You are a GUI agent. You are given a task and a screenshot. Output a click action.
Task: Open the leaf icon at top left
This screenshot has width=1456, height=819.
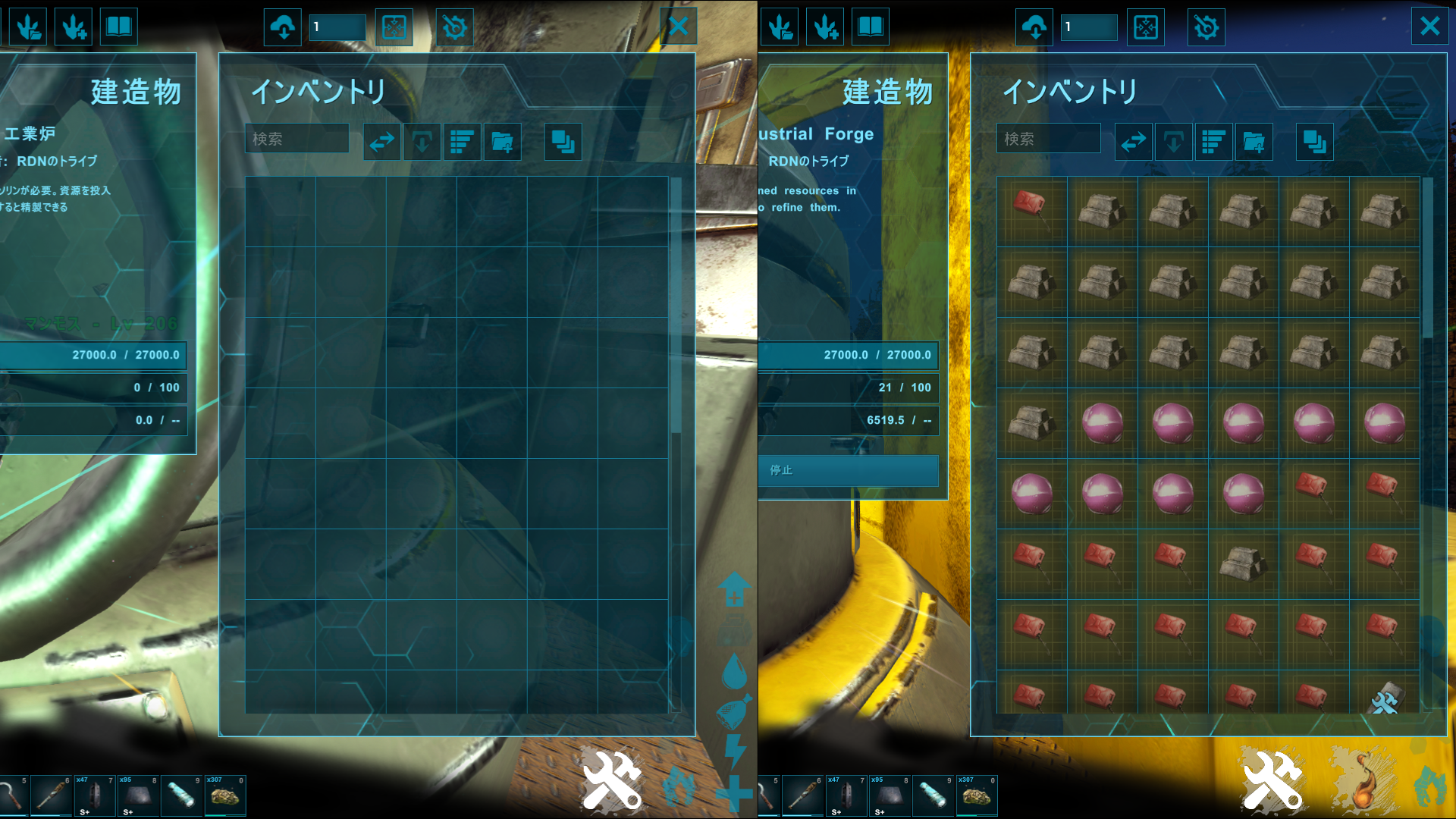click(x=28, y=27)
